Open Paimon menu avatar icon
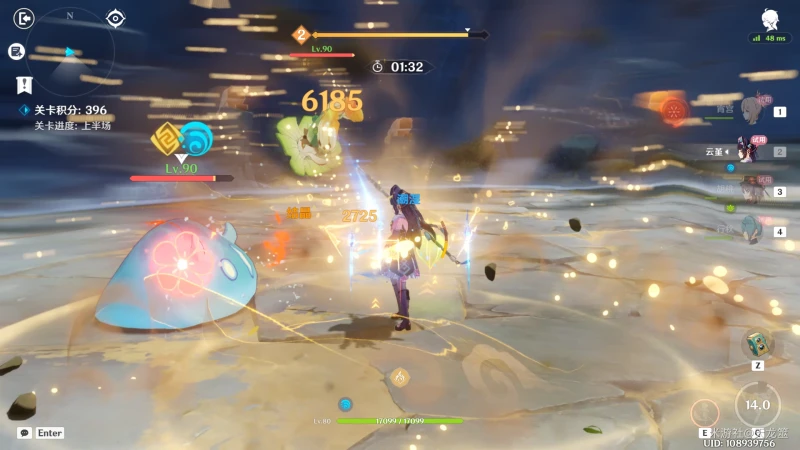 tap(769, 19)
